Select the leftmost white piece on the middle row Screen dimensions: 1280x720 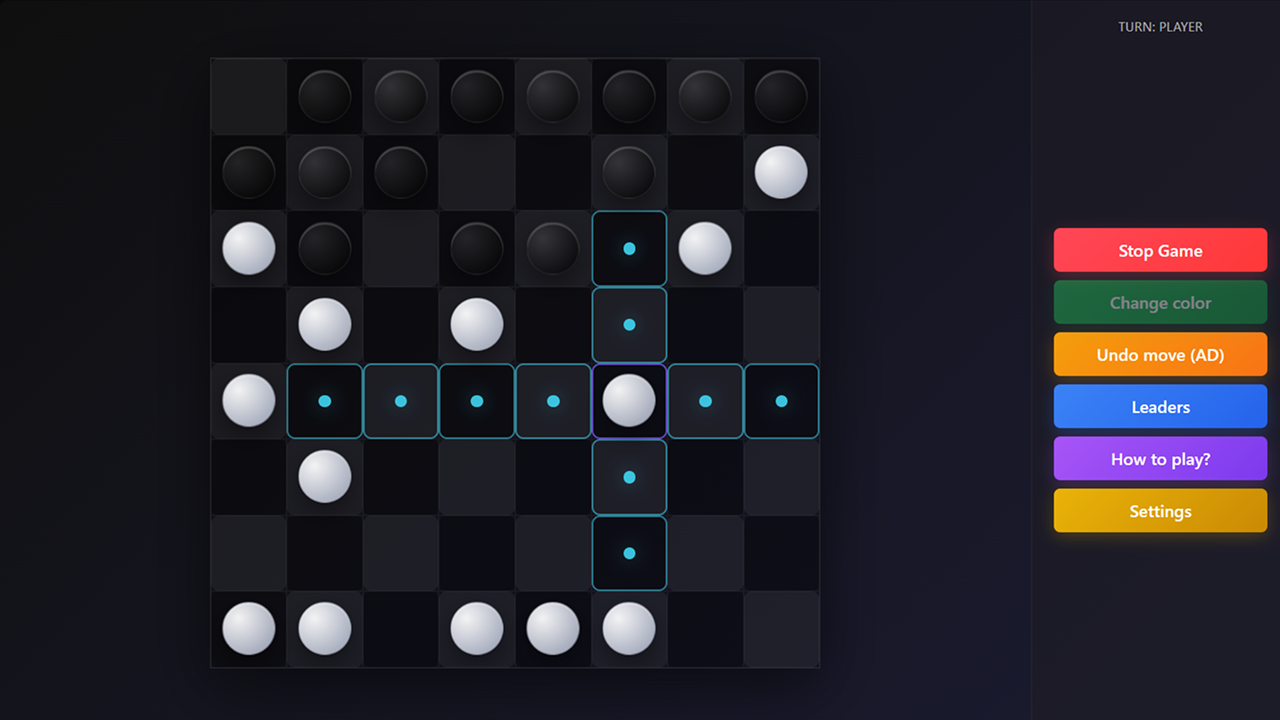click(248, 401)
